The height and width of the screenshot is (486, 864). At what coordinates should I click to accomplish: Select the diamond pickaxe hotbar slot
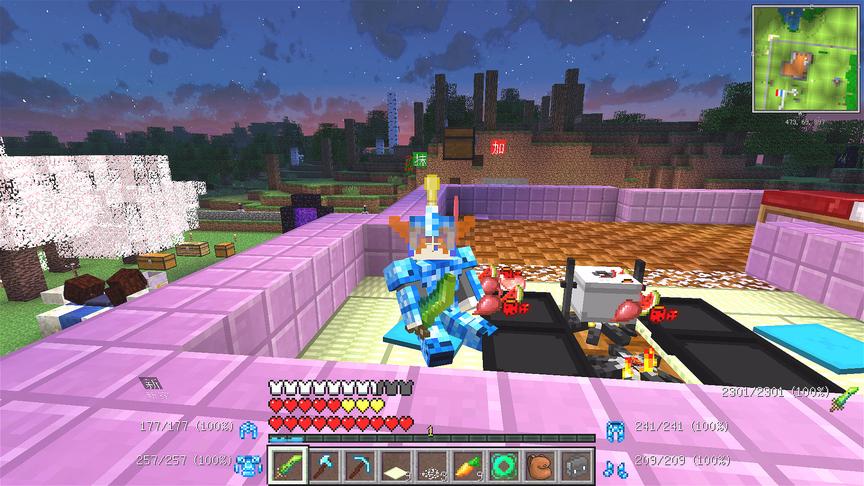pos(359,466)
